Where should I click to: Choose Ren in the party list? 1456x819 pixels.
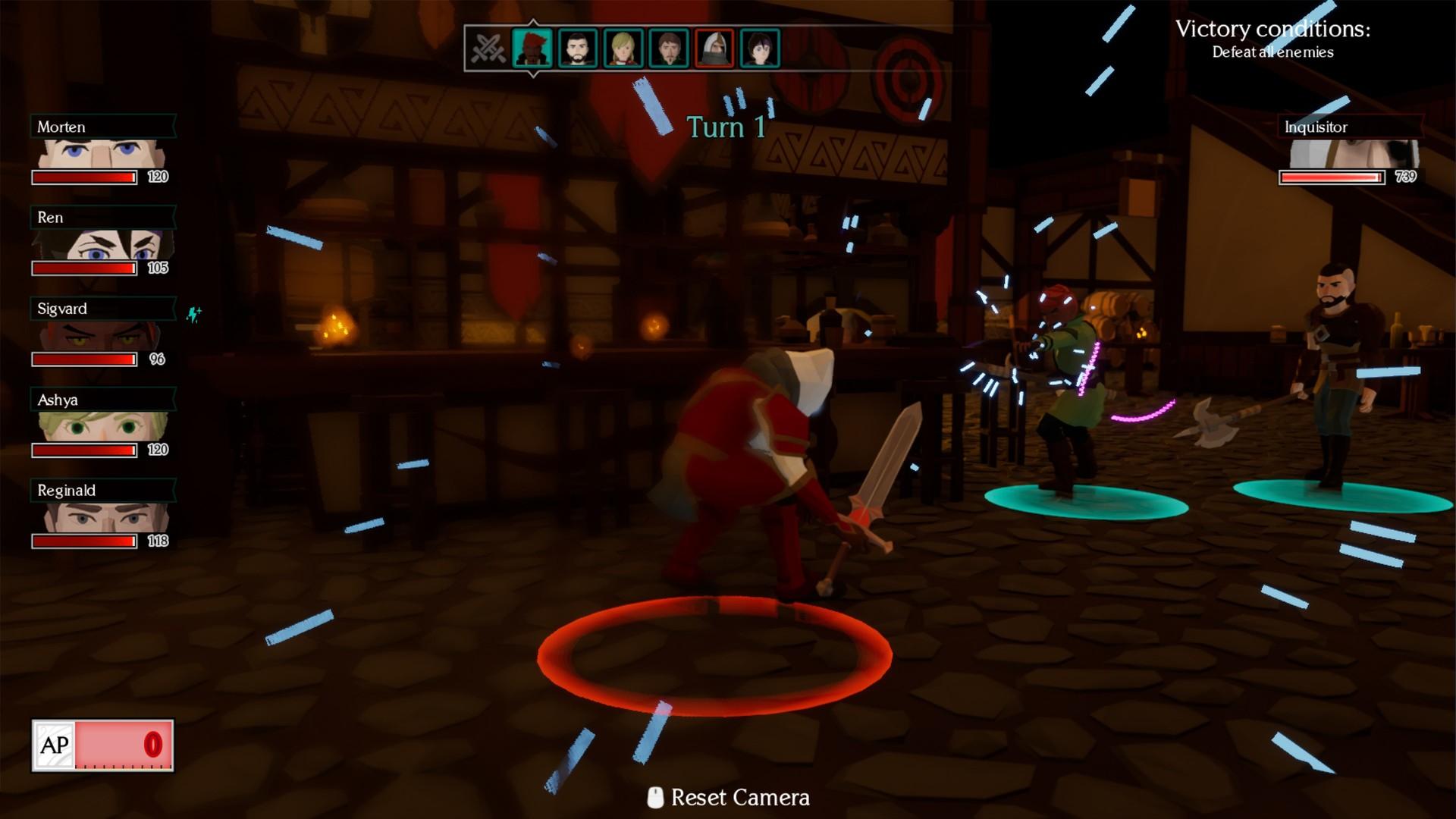tap(102, 244)
